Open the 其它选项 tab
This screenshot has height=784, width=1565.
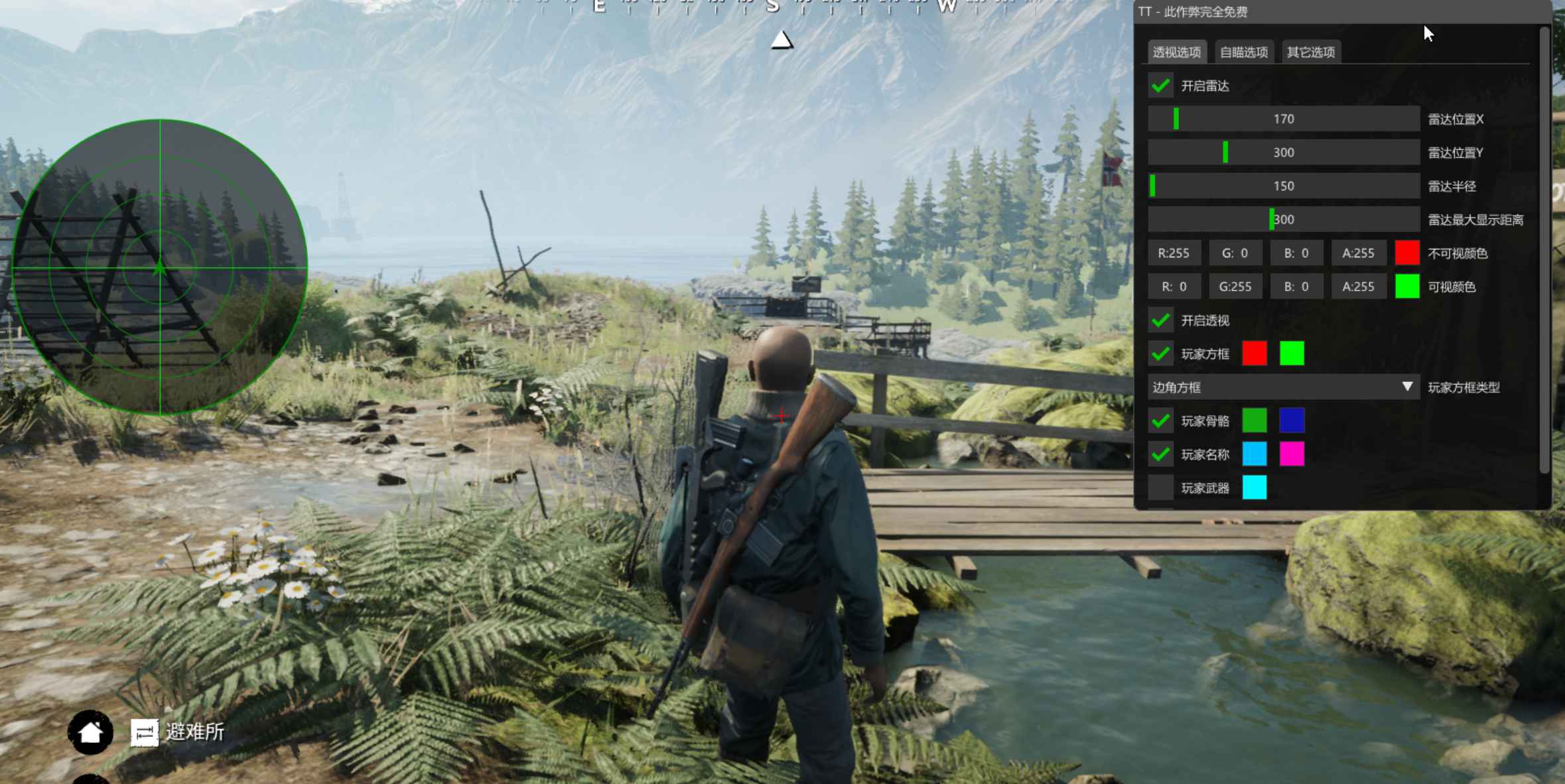tap(1311, 51)
